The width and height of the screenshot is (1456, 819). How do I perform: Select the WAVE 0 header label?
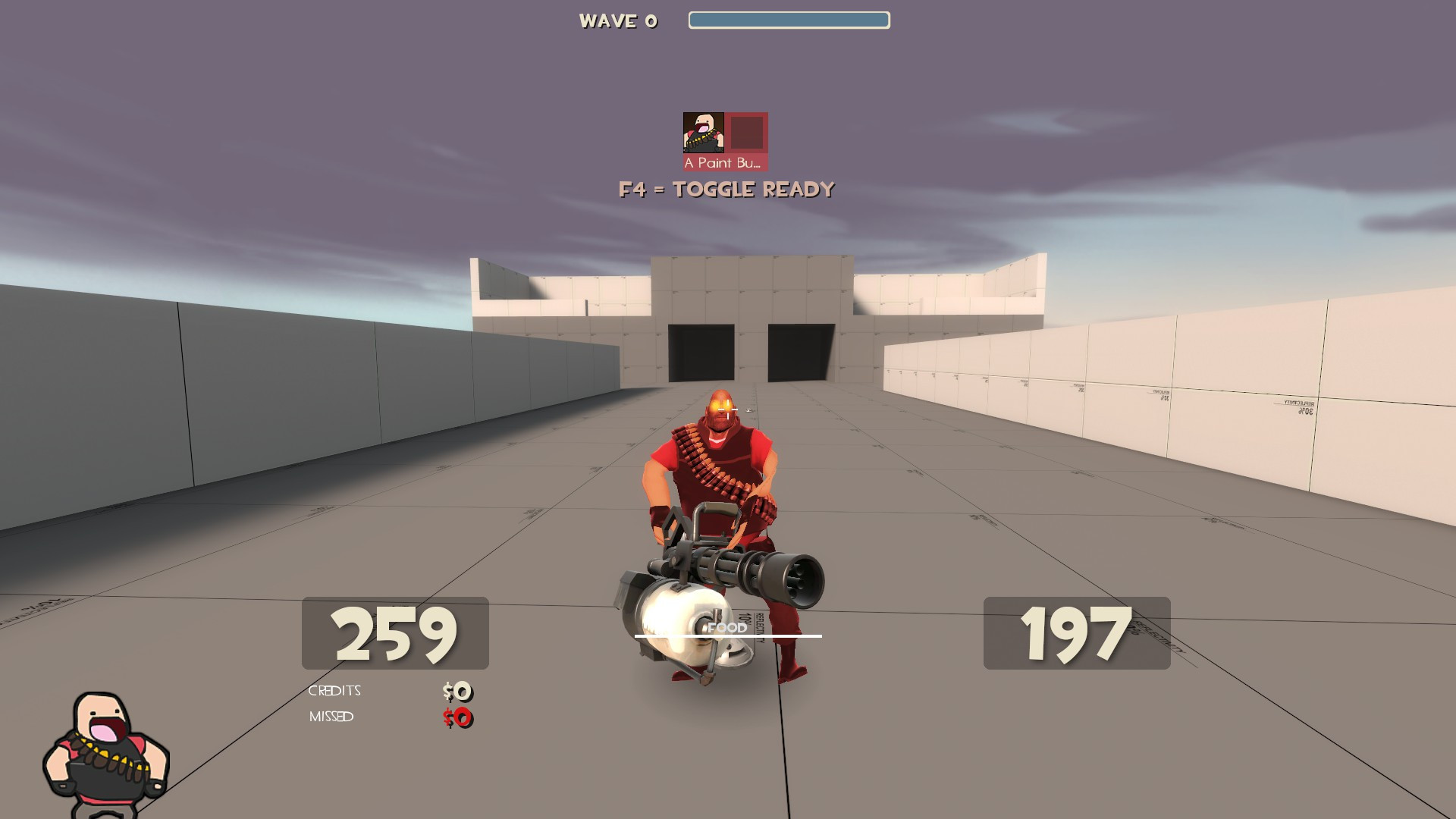[618, 20]
